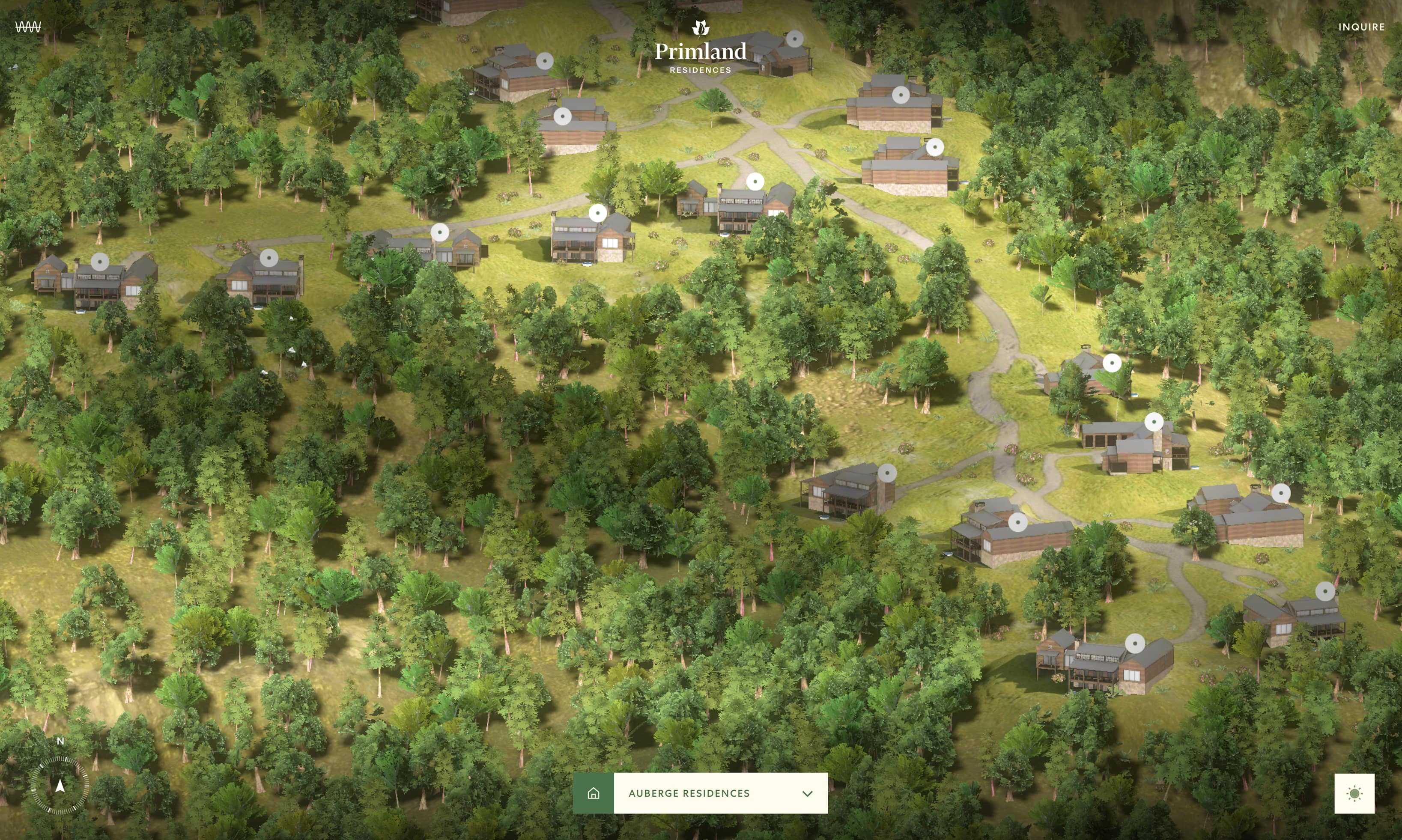Open the top-left menu icon
The width and height of the screenshot is (1402, 840).
pos(28,27)
